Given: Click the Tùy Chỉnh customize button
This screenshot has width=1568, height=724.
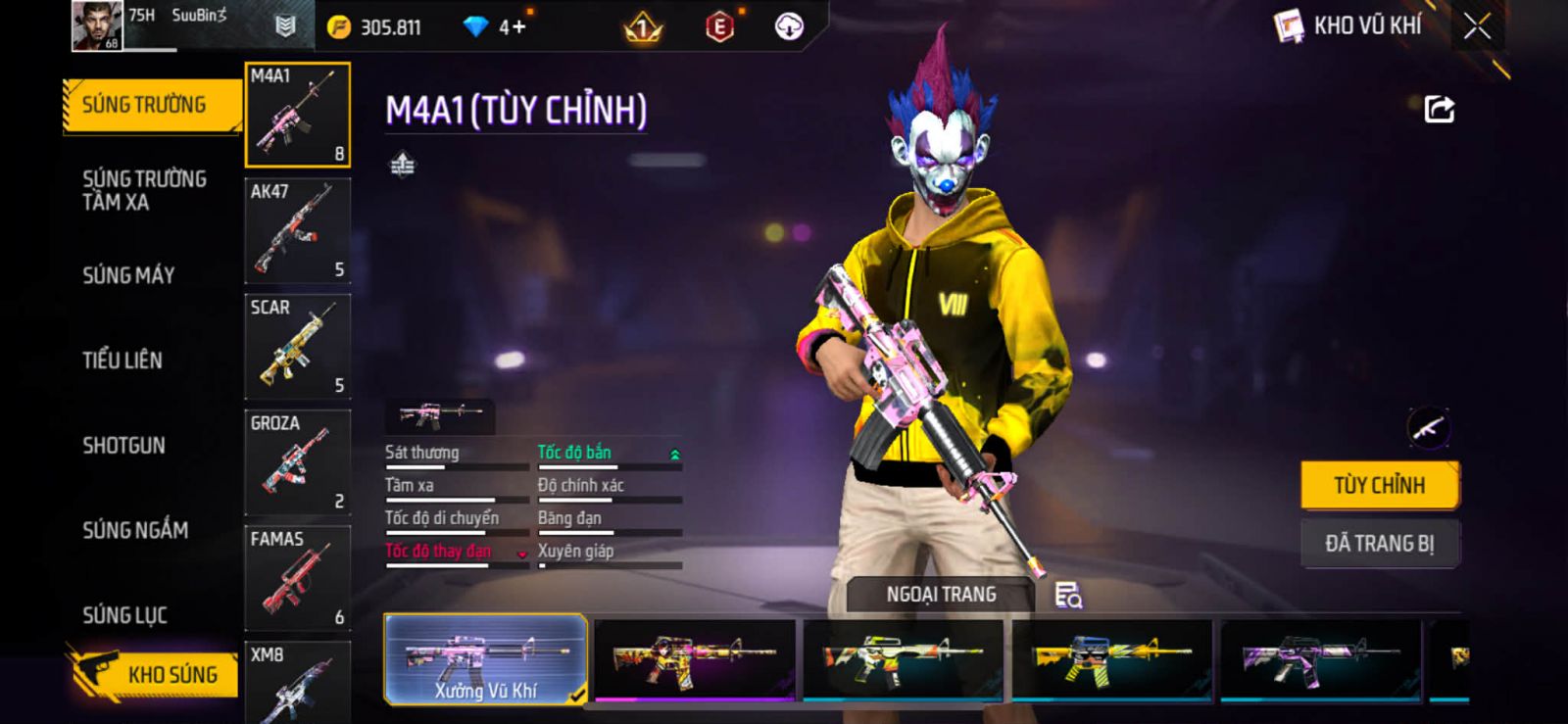Looking at the screenshot, I should point(1379,485).
